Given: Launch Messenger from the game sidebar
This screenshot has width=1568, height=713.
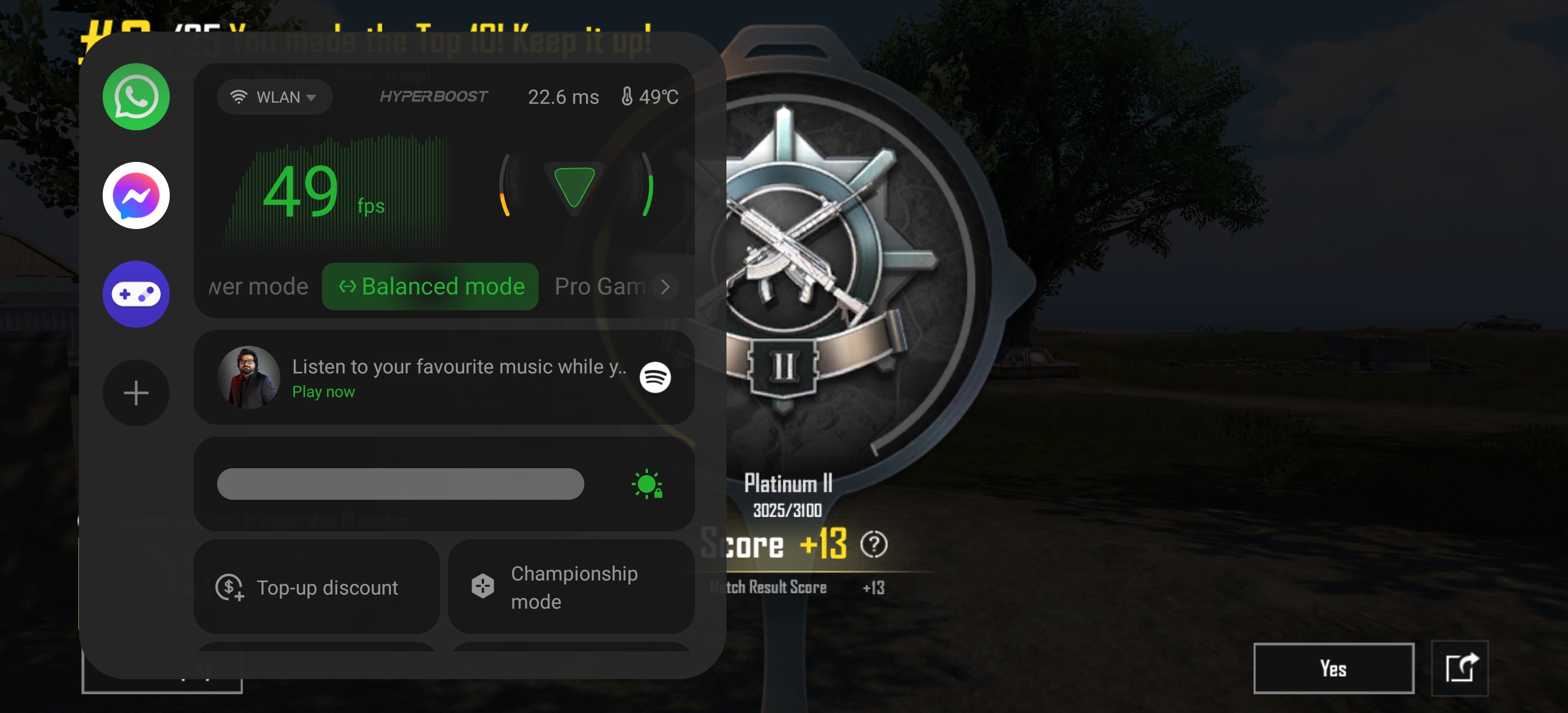Looking at the screenshot, I should (x=136, y=195).
